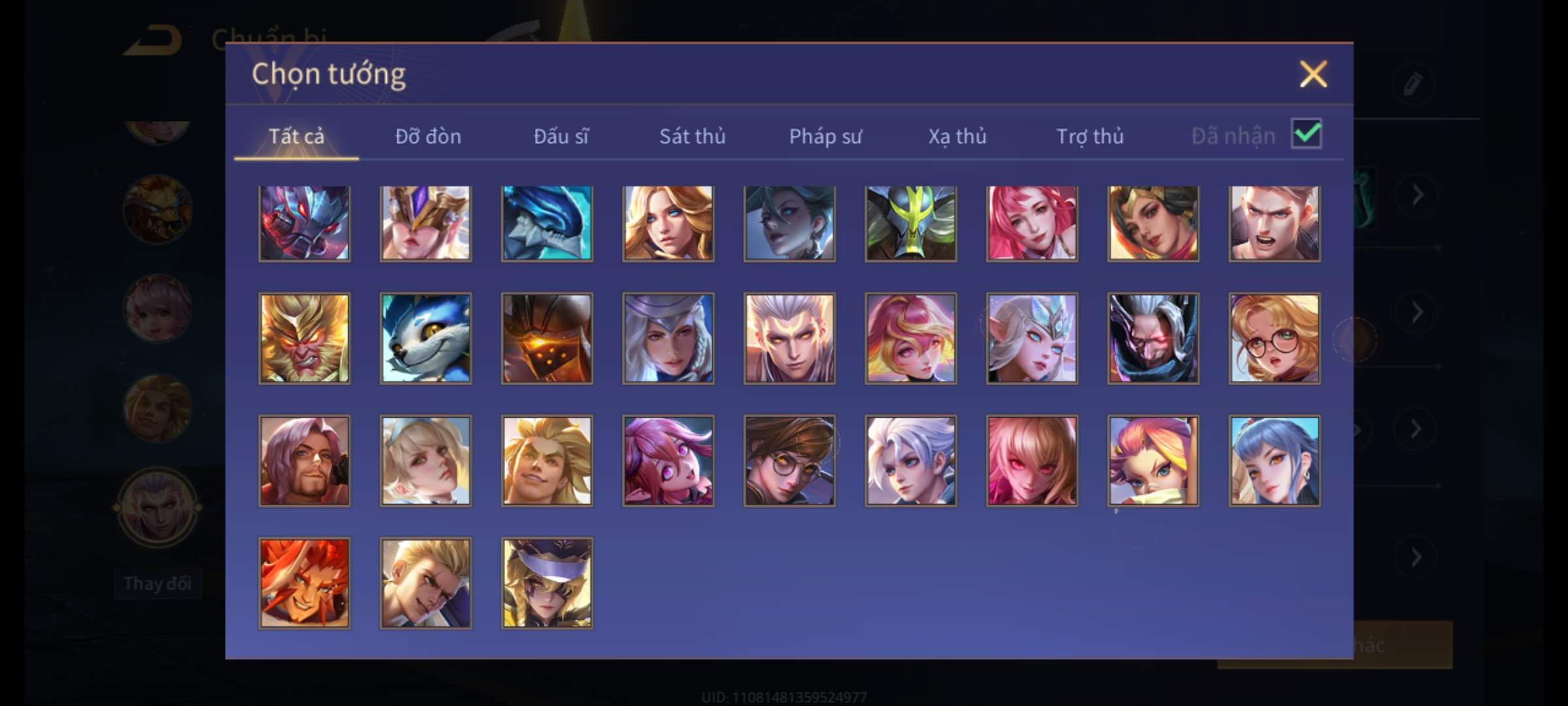Select the blue-haired girl with orange eyes
The height and width of the screenshot is (706, 1568).
[x=1274, y=461]
